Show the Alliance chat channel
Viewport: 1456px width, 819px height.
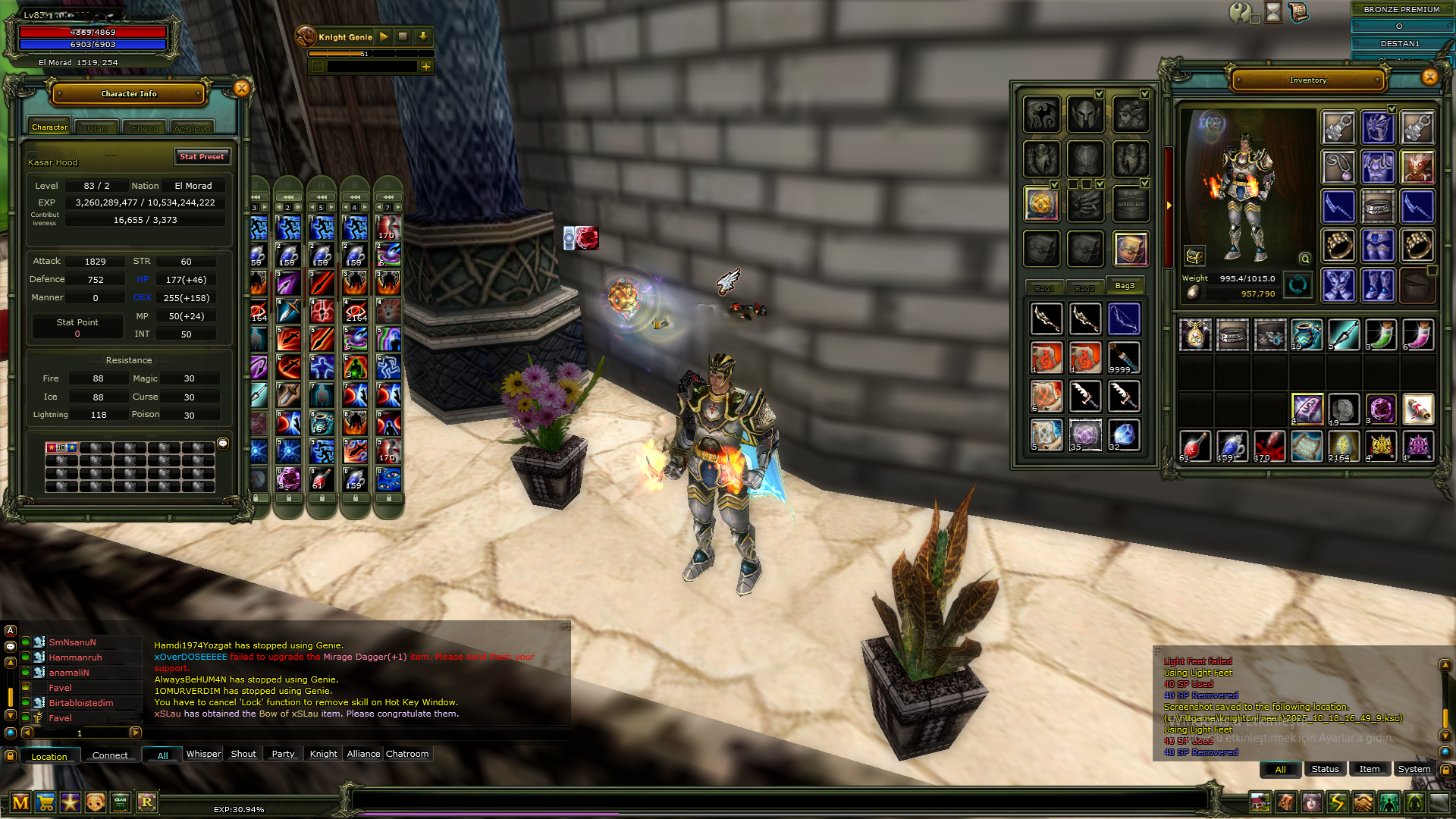click(363, 754)
